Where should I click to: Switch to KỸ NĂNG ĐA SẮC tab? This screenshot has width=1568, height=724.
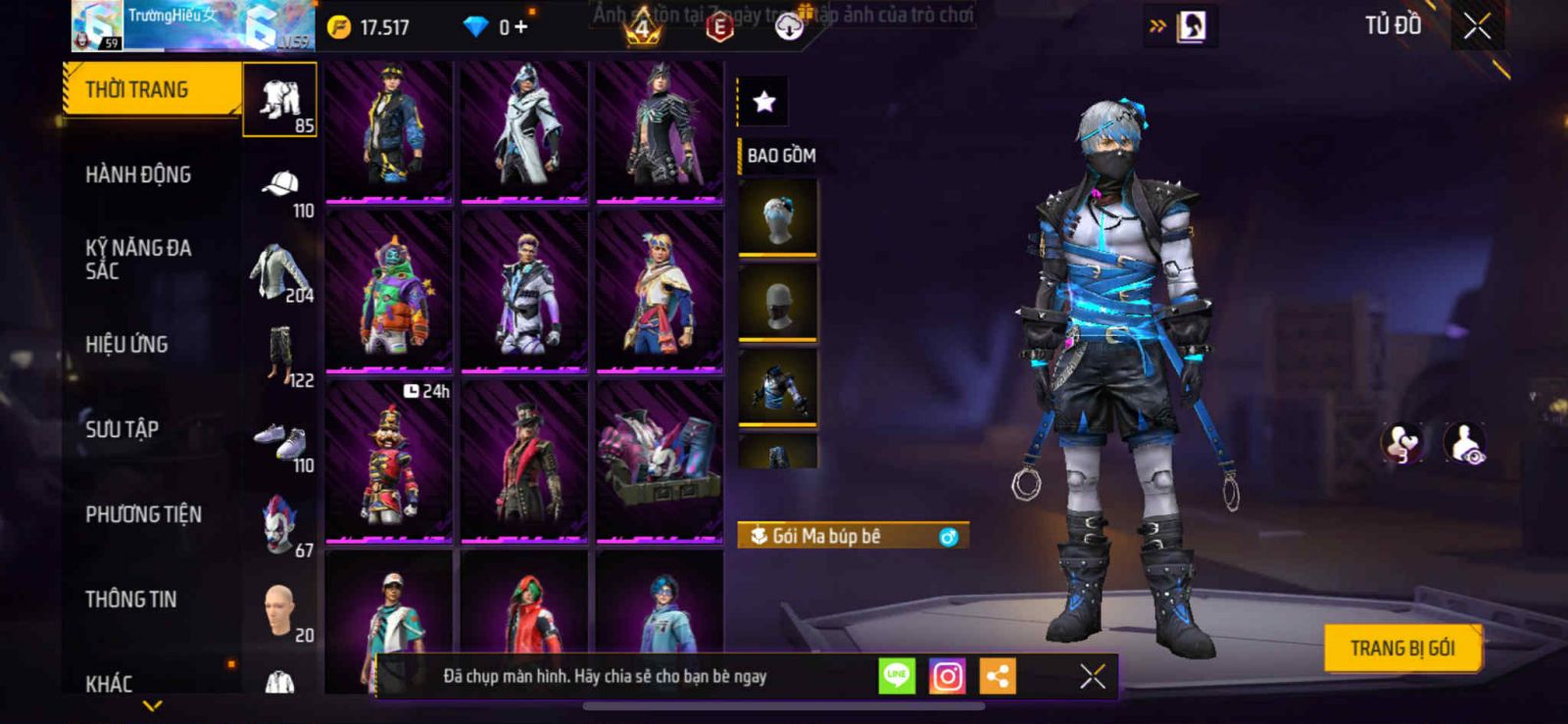tap(138, 260)
